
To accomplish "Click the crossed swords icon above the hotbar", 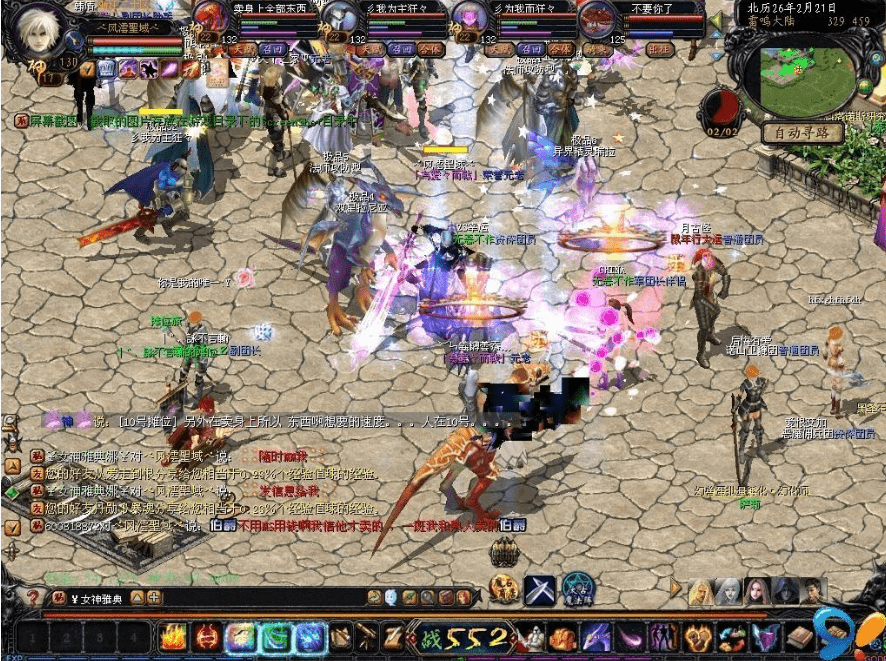I will click(539, 589).
